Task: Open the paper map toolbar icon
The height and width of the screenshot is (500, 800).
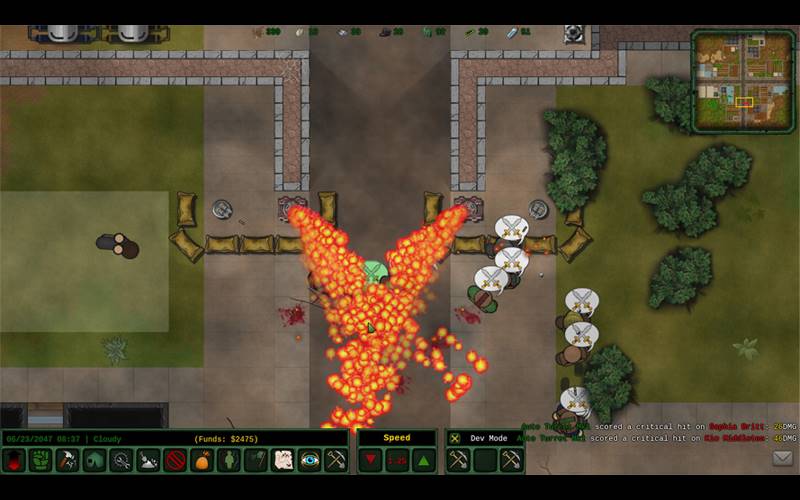Action: click(x=283, y=461)
